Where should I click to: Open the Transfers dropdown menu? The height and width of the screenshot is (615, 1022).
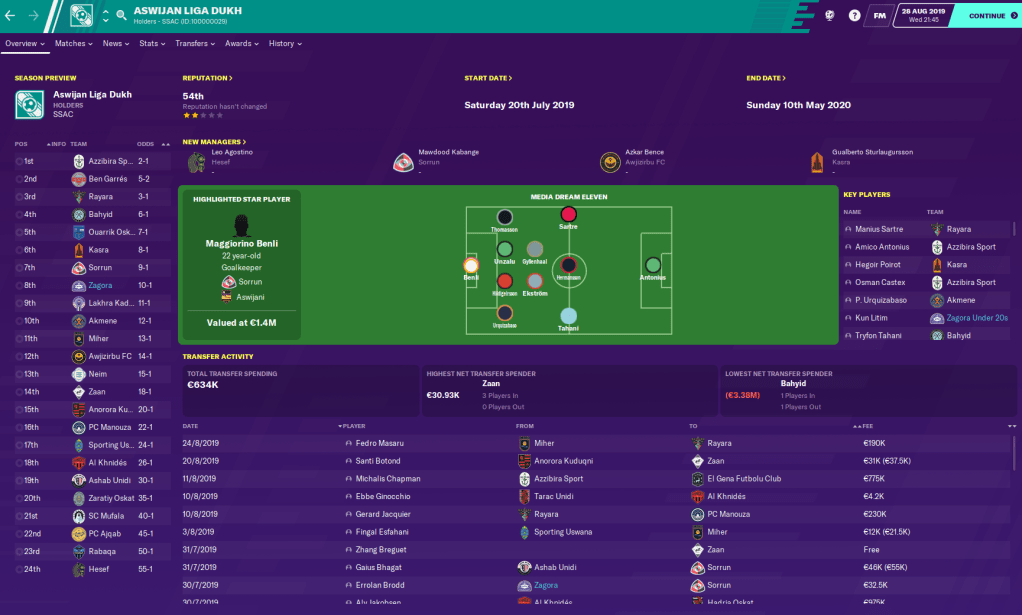[x=194, y=44]
